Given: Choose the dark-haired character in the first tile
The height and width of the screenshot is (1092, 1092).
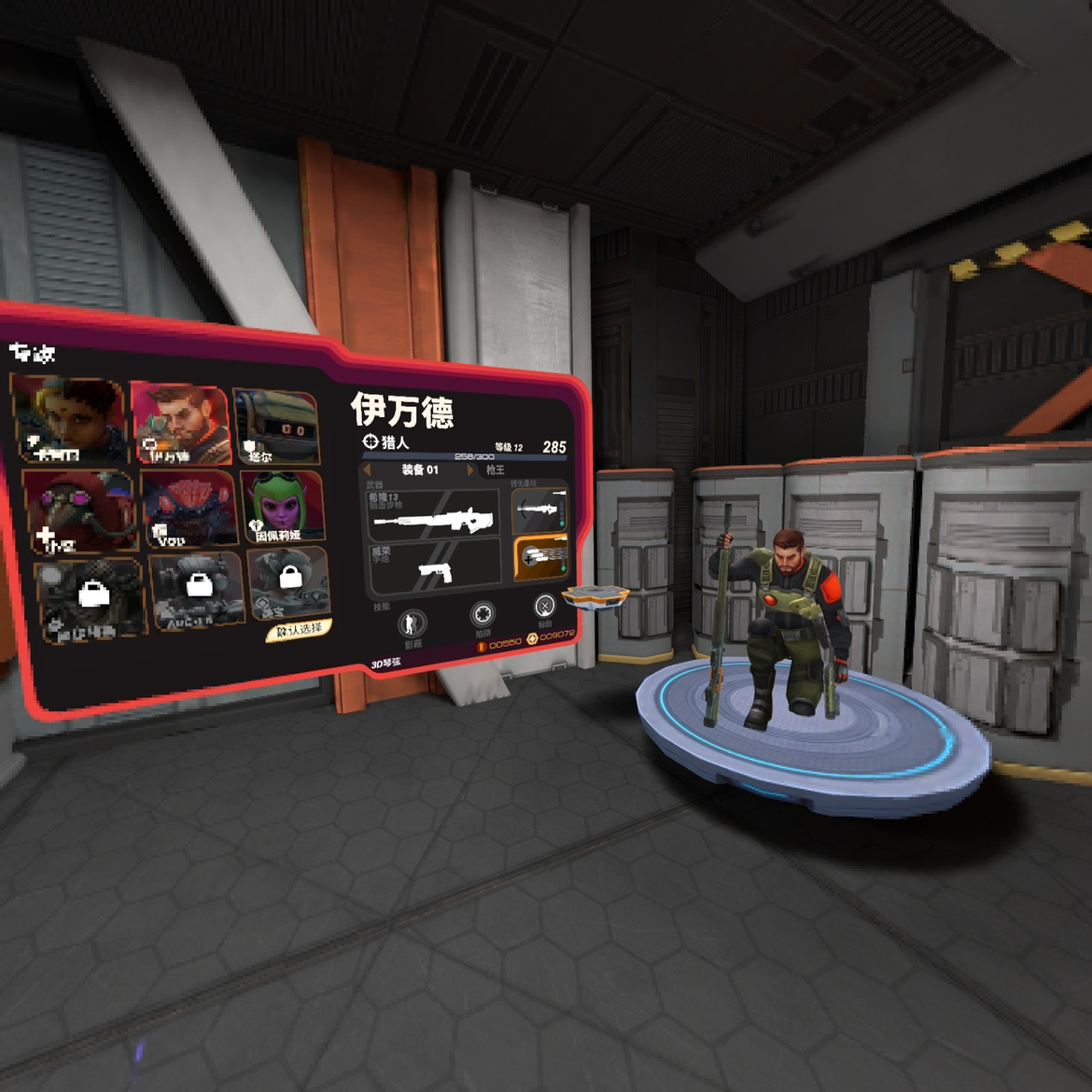Looking at the screenshot, I should [x=68, y=420].
